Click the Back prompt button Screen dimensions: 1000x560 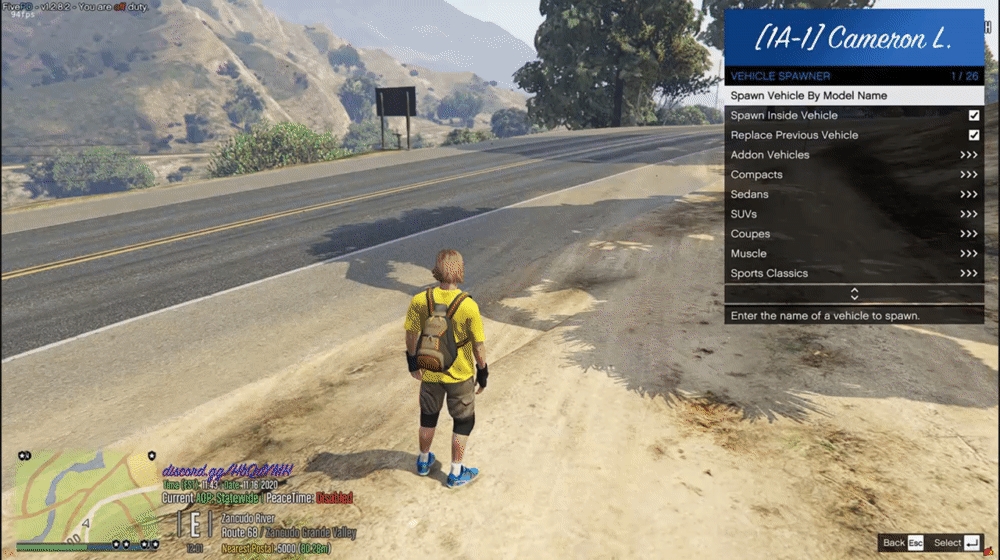coord(902,543)
